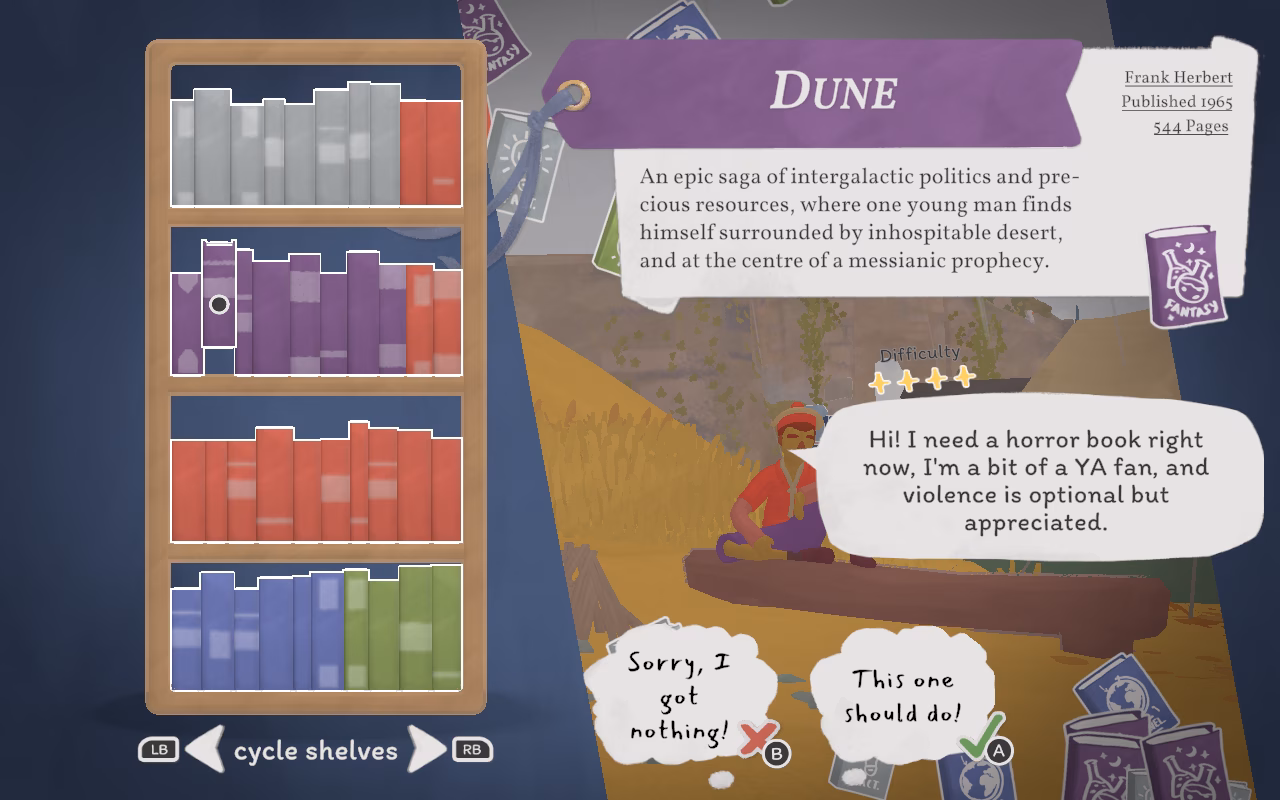Select the highlighted Dune book on the shelf
This screenshot has height=800, width=1280.
click(x=219, y=295)
